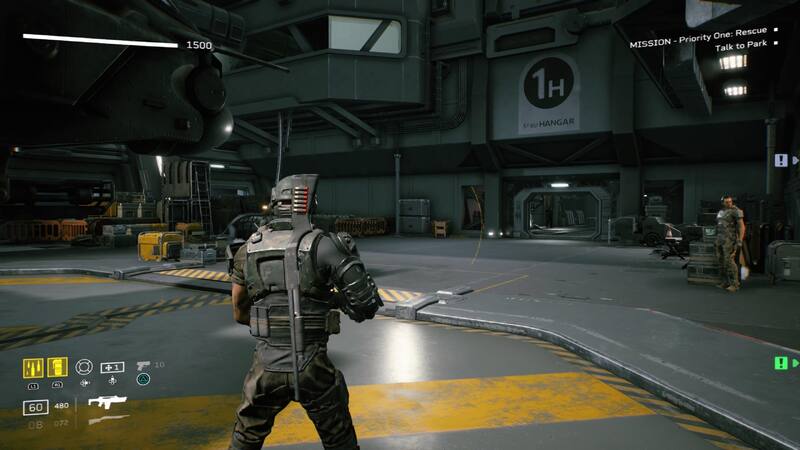Switch to the pistol sidearm icon
Viewport: 800px width, 450px height.
pyautogui.click(x=143, y=365)
